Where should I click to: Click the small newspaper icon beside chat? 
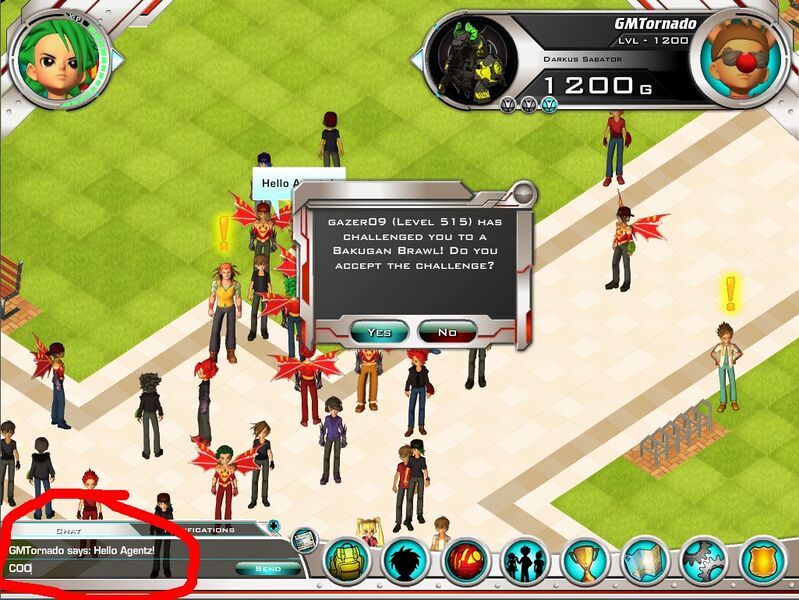(x=304, y=541)
